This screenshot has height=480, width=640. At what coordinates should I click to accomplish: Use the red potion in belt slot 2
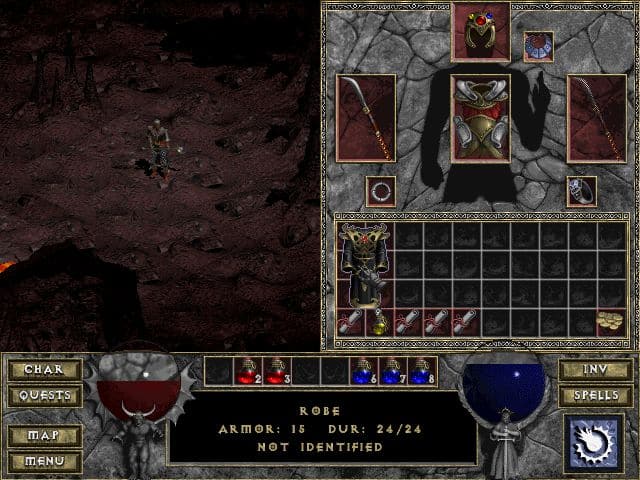[246, 372]
